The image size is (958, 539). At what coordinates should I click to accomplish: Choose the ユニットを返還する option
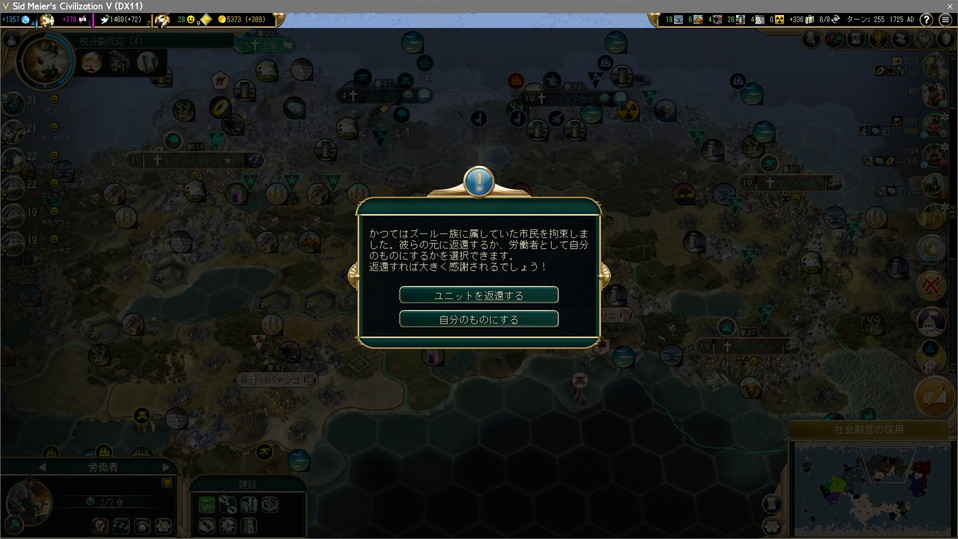pyautogui.click(x=478, y=295)
